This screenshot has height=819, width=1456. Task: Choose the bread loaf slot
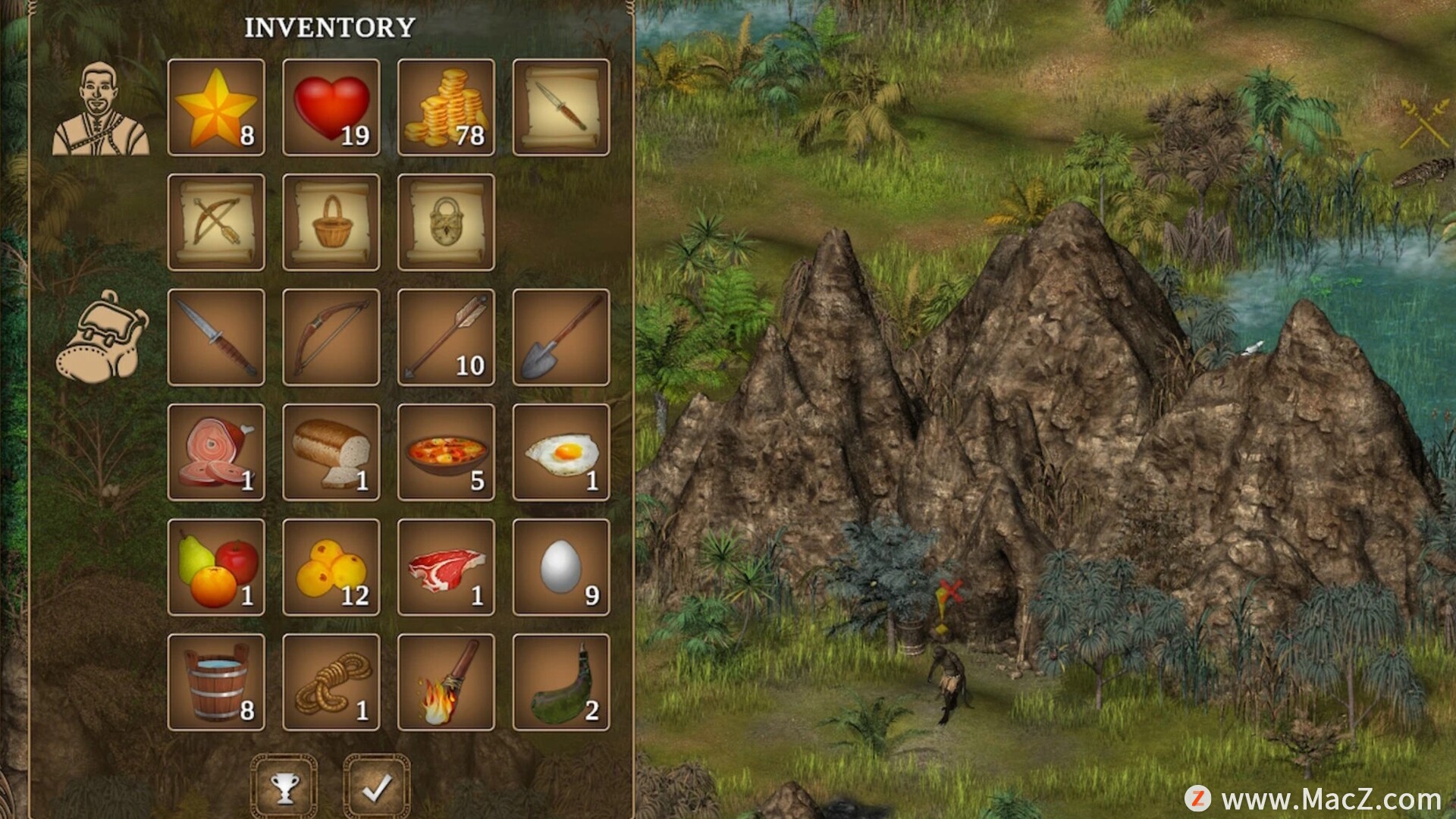coord(331,453)
